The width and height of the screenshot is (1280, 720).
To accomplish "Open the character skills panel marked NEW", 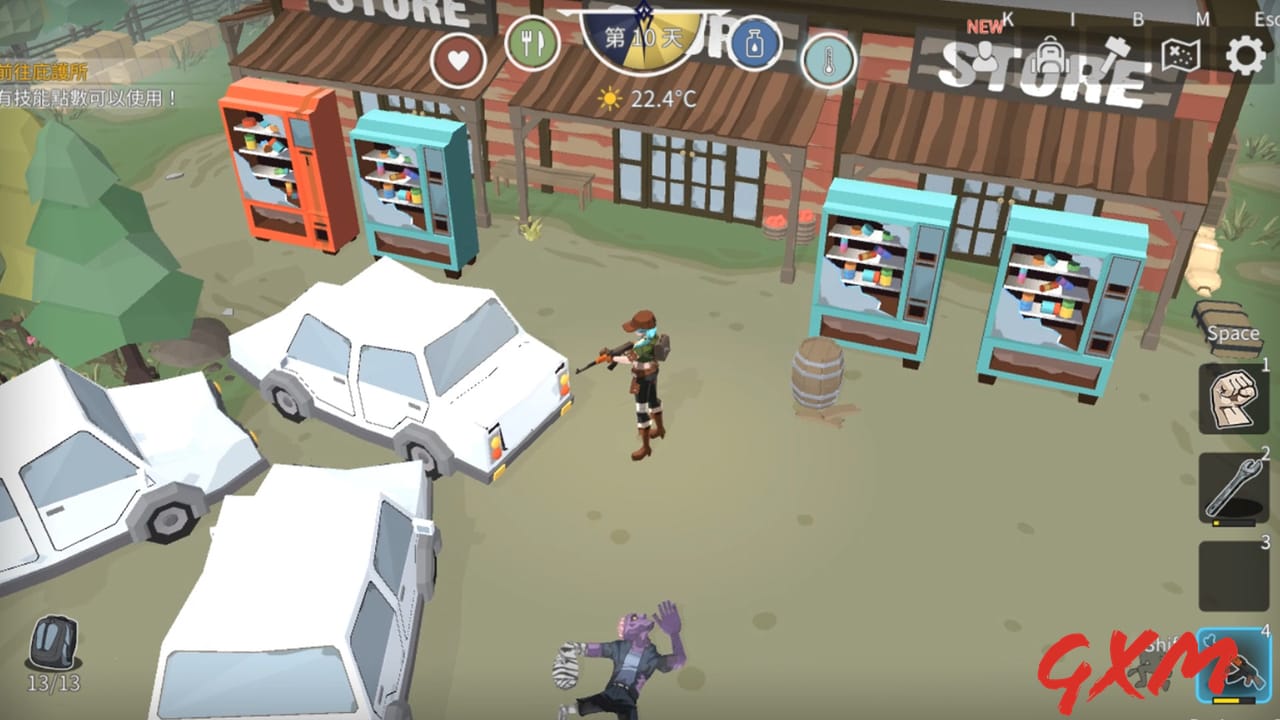I will click(985, 55).
